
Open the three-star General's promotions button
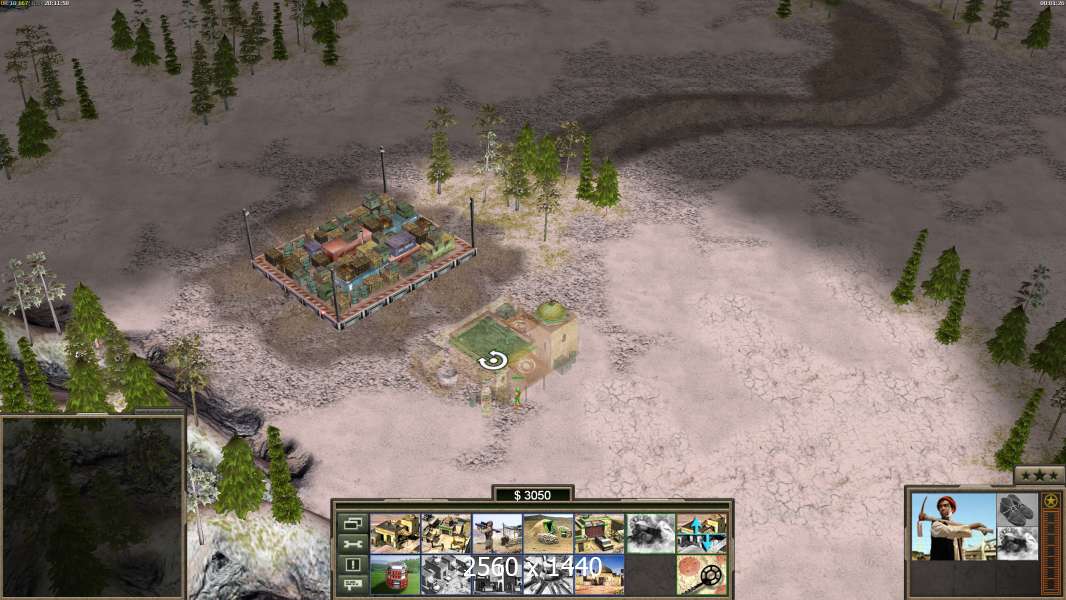point(1039,474)
